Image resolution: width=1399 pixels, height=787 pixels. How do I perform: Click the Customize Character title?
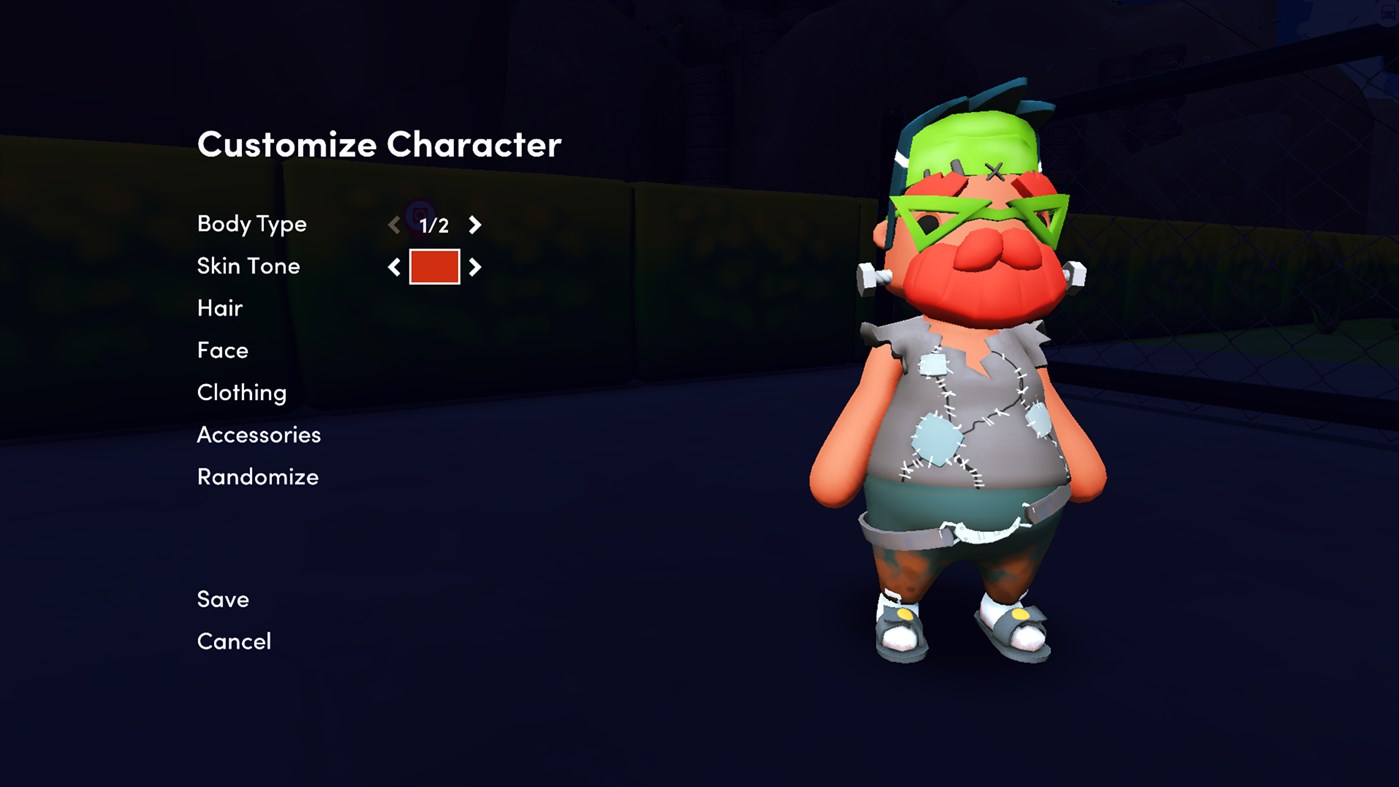379,144
